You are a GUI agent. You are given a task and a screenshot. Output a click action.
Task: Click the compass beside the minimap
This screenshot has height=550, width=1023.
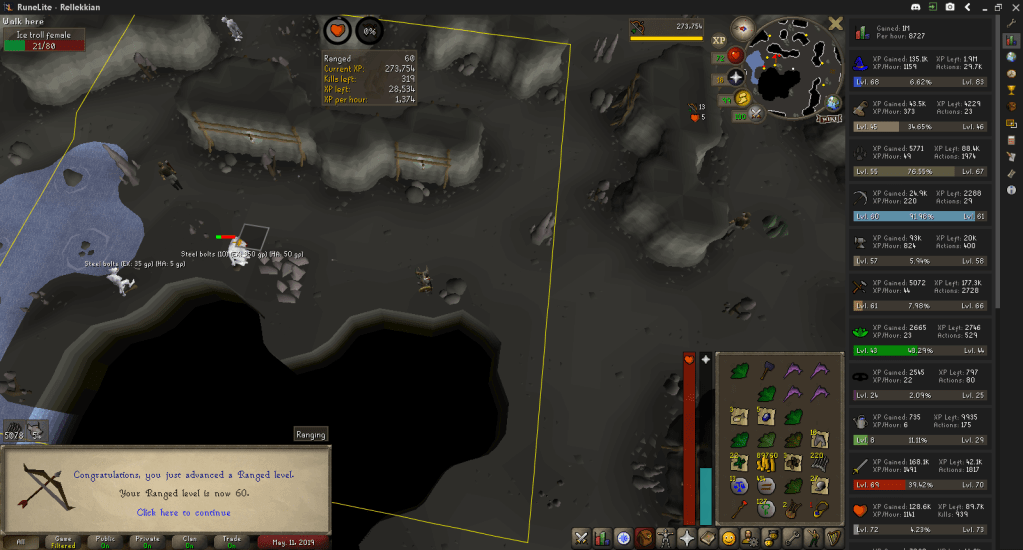pyautogui.click(x=742, y=28)
